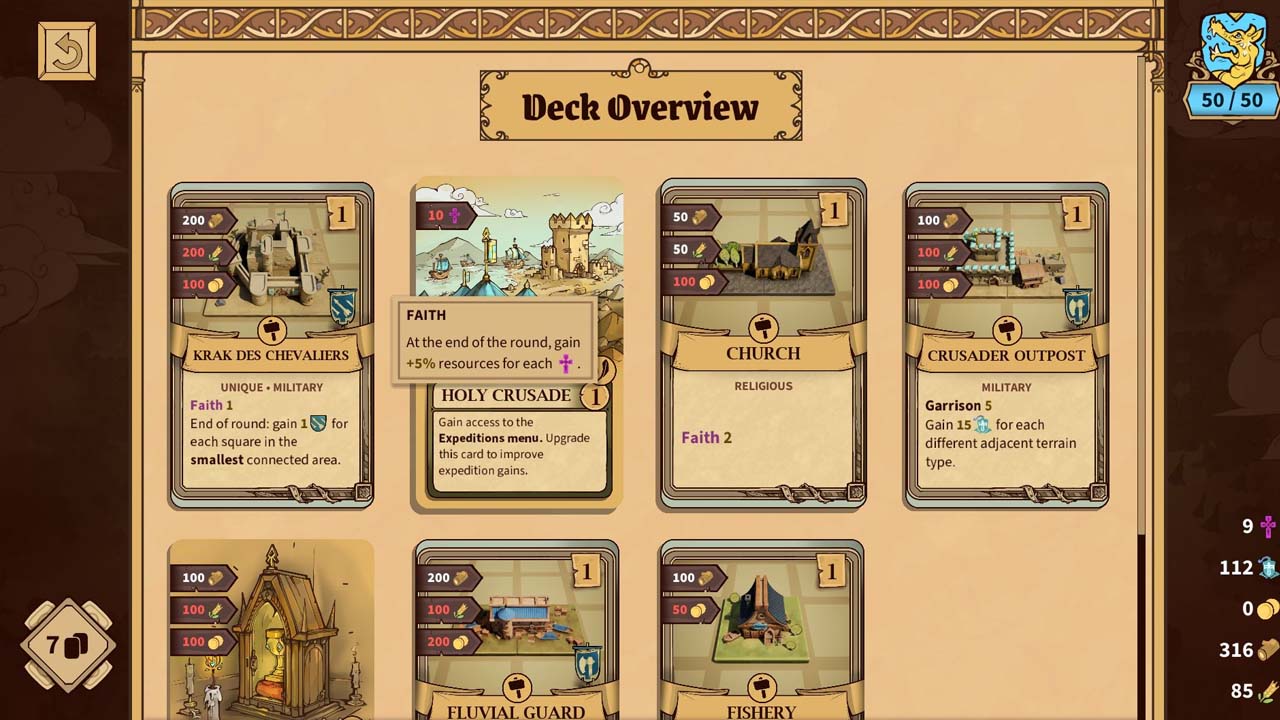Choose the Fishery card

click(761, 632)
